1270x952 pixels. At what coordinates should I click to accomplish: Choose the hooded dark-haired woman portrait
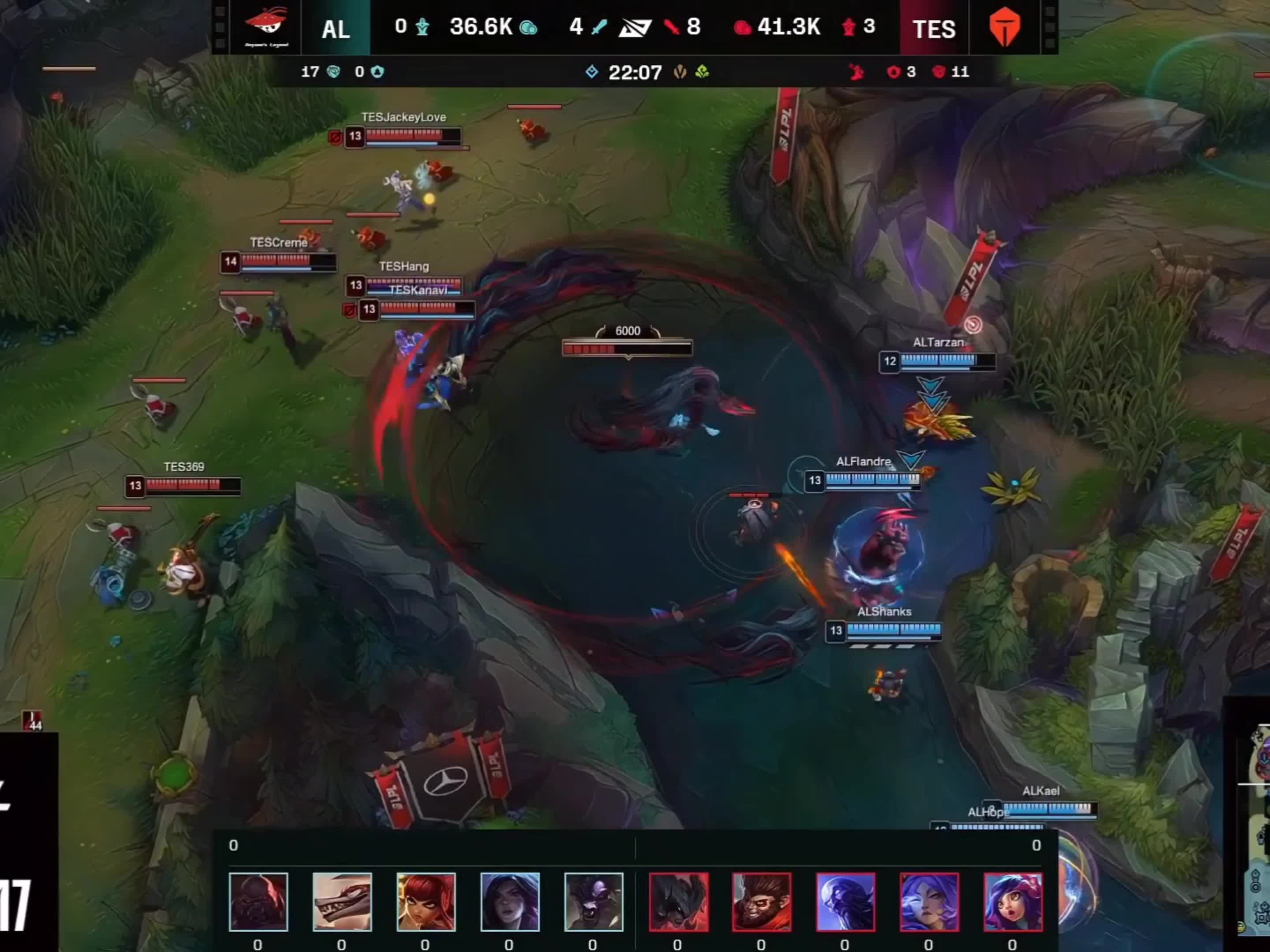510,901
